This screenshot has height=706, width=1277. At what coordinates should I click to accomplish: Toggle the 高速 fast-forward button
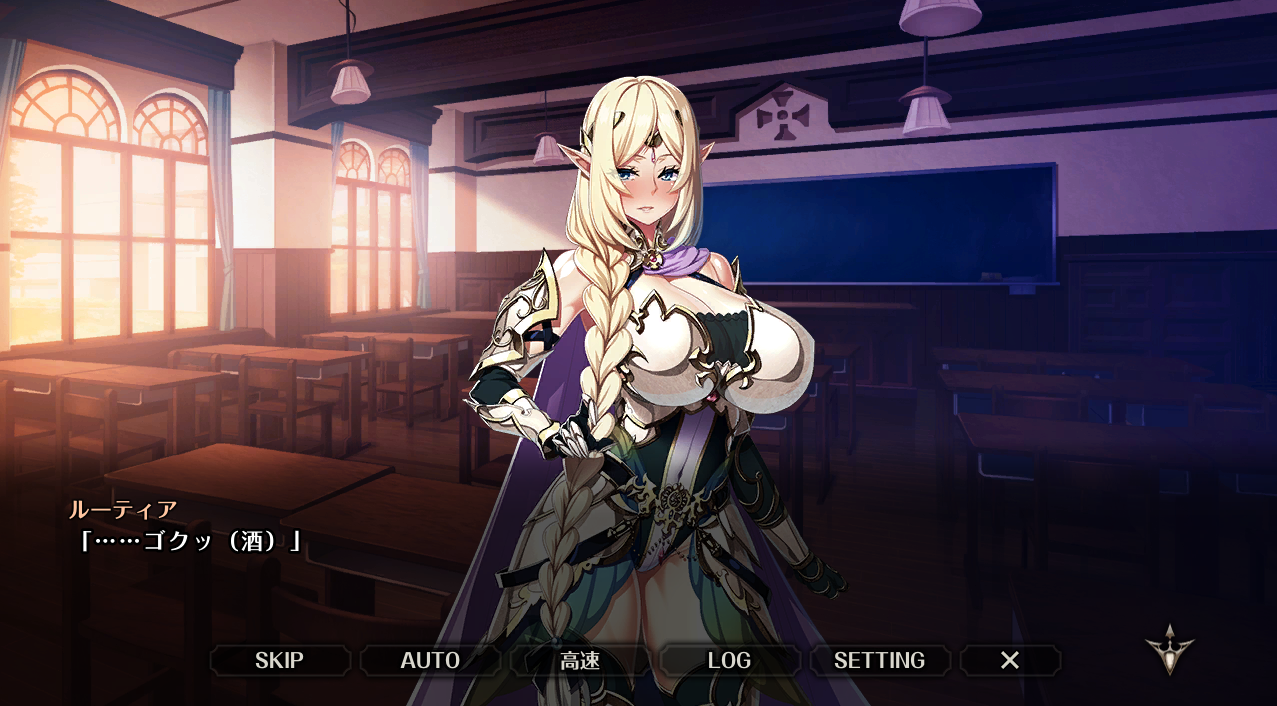580,660
